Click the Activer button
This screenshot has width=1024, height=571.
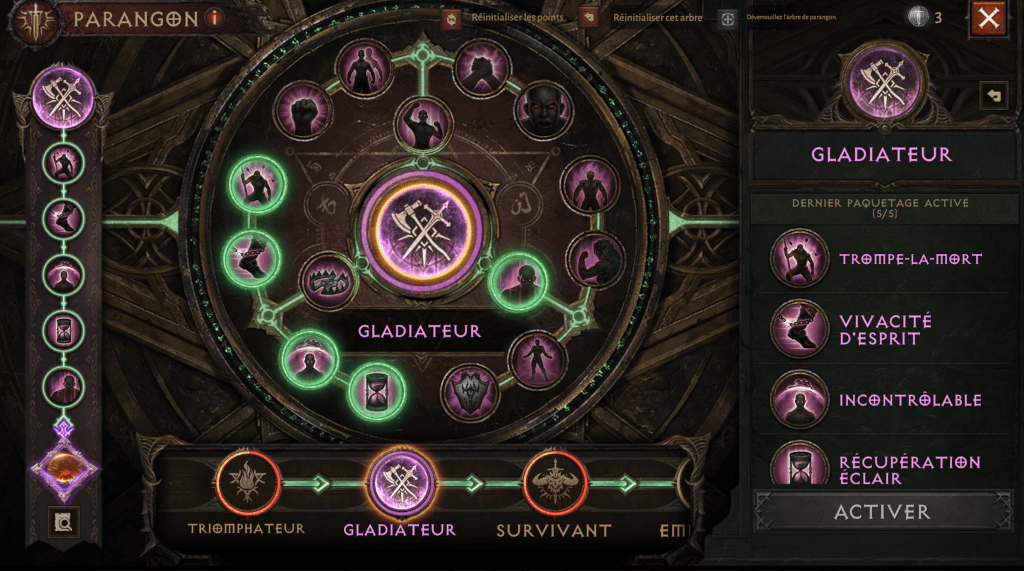click(x=882, y=511)
